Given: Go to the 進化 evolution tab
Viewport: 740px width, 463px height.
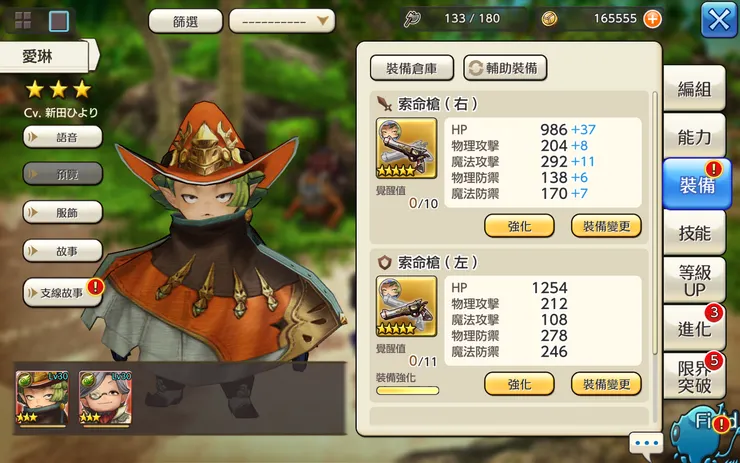Looking at the screenshot, I should (x=695, y=328).
